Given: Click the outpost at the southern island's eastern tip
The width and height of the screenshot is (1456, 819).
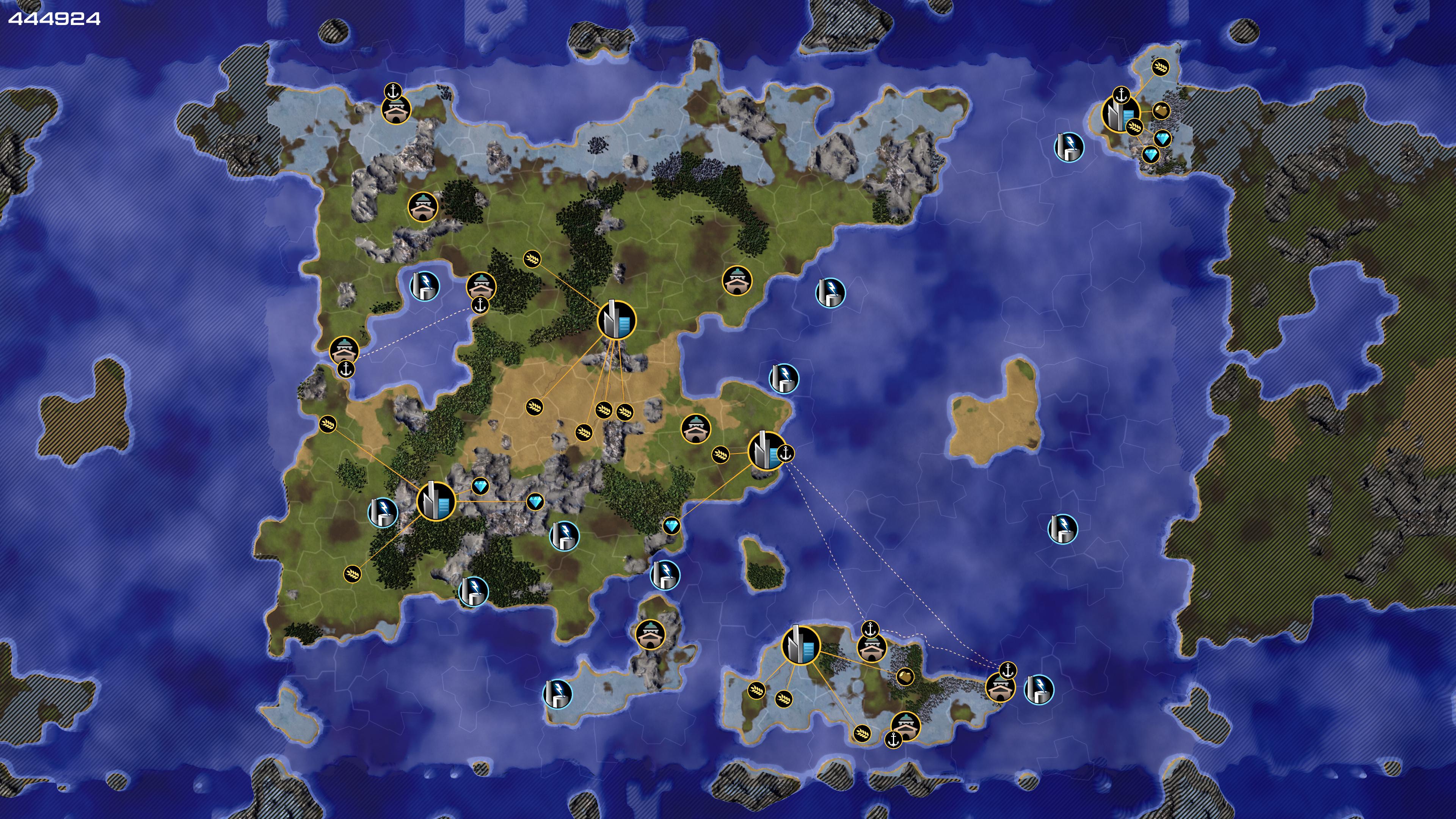Looking at the screenshot, I should pos(1000,688).
